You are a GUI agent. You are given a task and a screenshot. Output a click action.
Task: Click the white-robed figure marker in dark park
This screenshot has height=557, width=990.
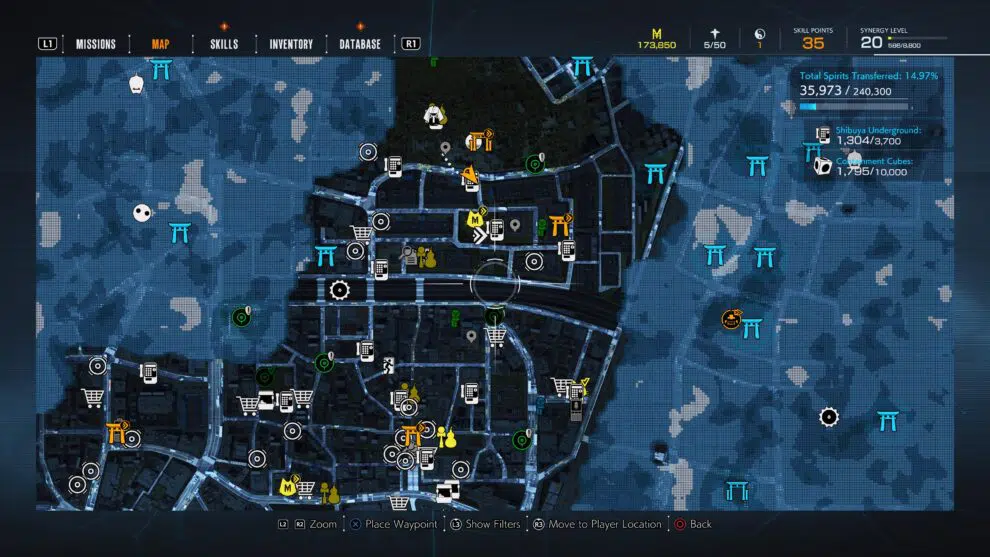[x=433, y=117]
